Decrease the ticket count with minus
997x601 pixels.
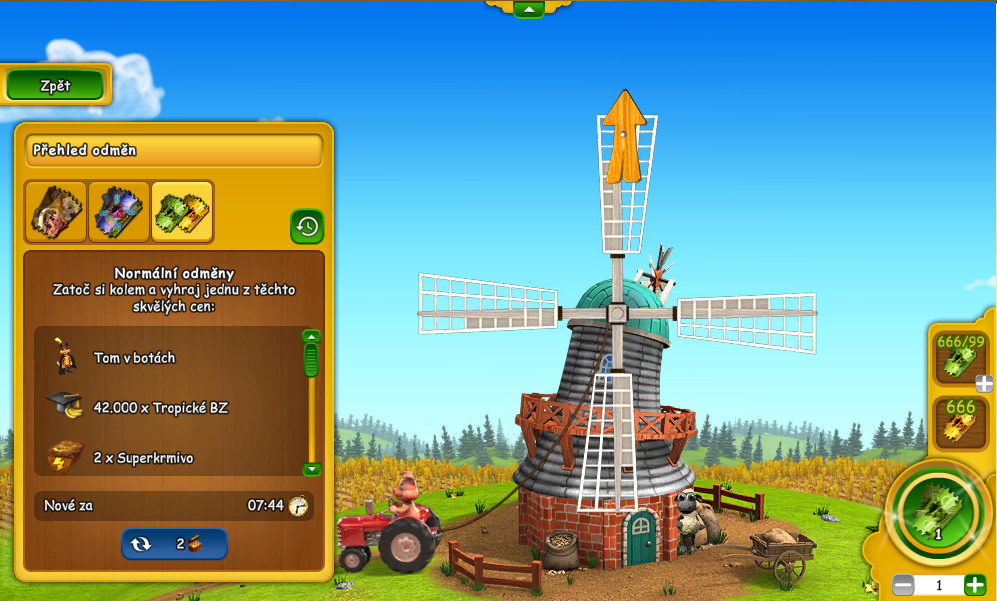(x=903, y=585)
